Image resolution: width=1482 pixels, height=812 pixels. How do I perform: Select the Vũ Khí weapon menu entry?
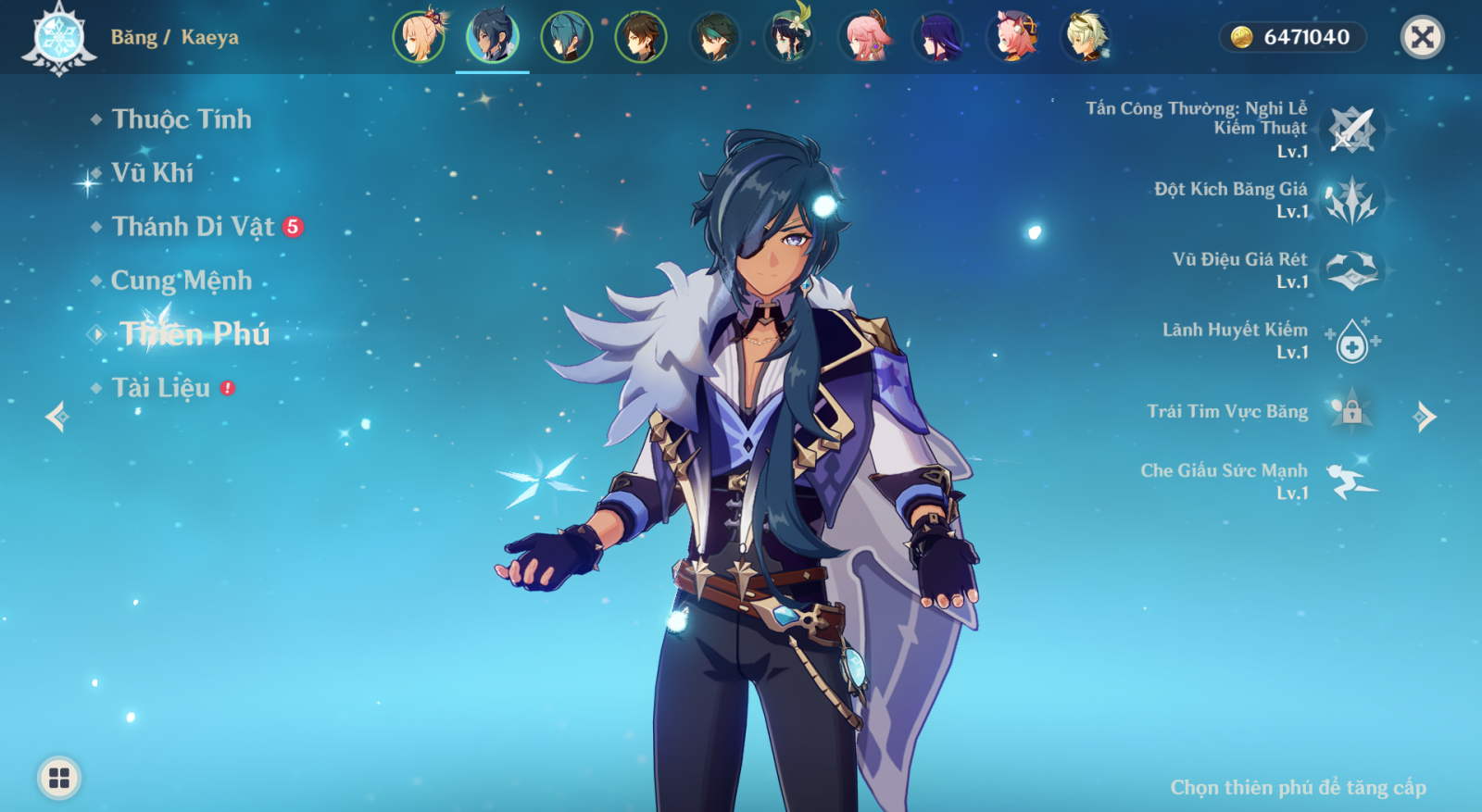152,173
